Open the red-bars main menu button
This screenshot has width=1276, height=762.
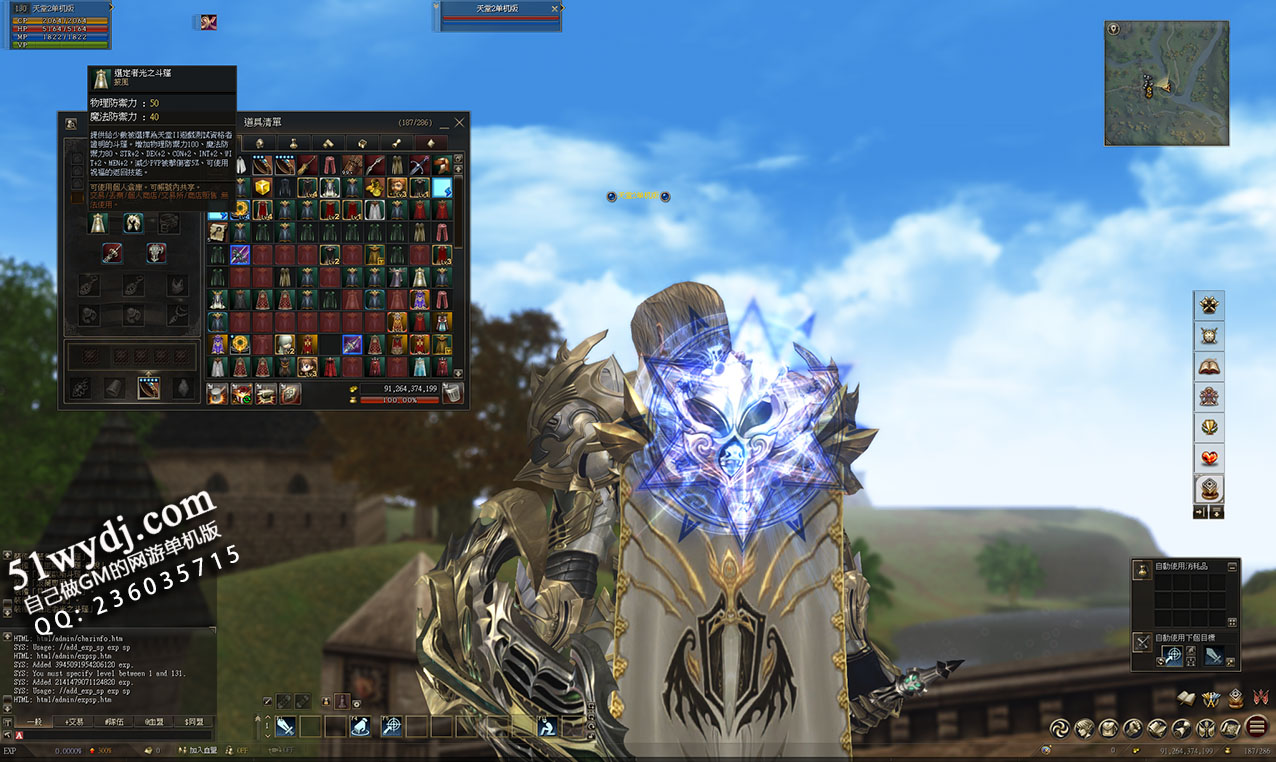point(1257,727)
